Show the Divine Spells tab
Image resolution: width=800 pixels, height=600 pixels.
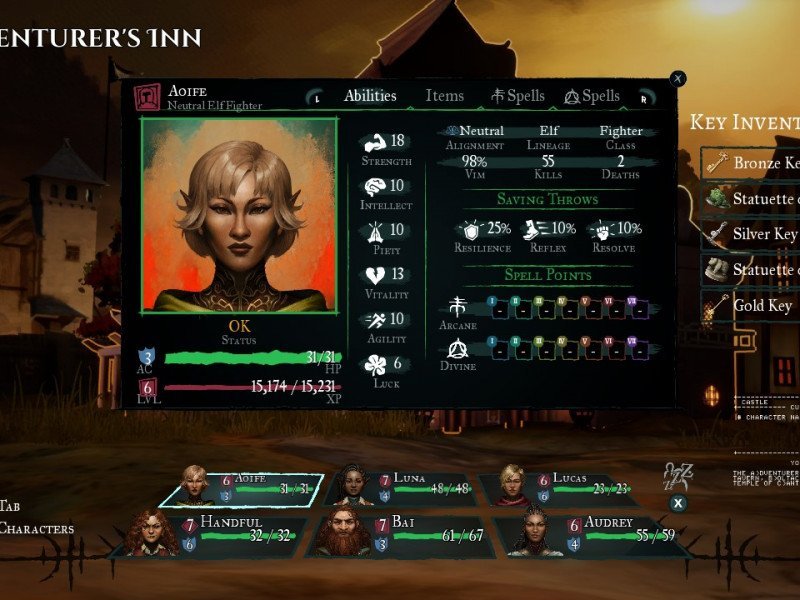click(592, 96)
